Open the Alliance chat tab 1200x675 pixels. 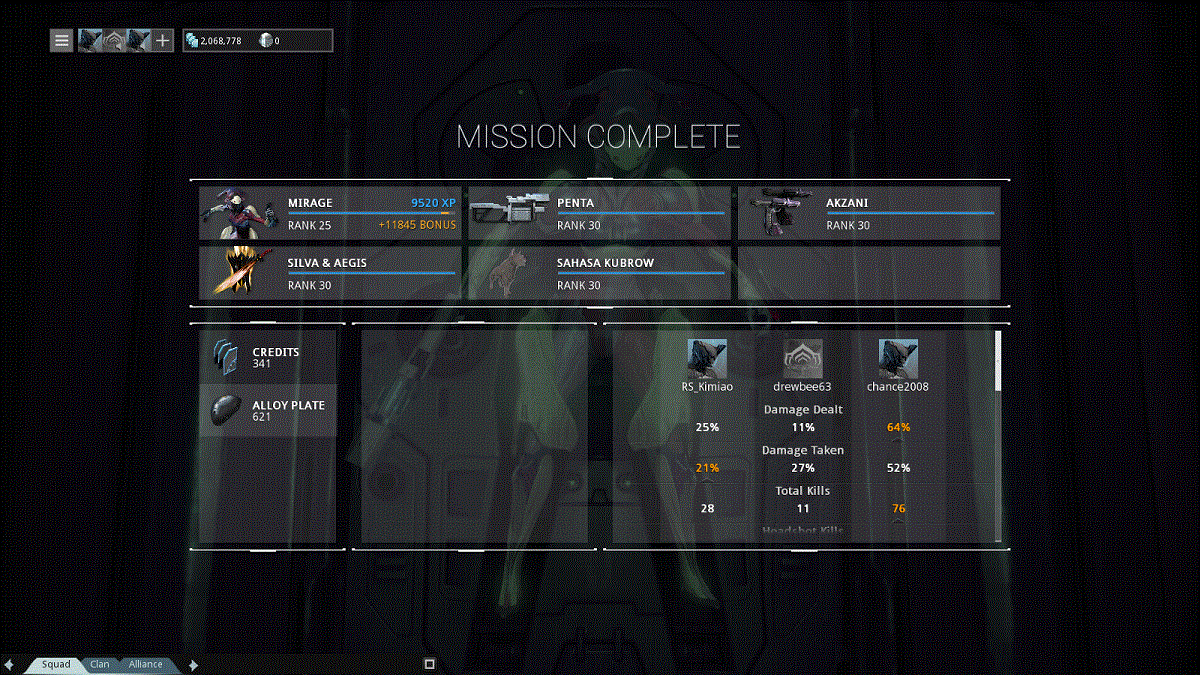(145, 664)
